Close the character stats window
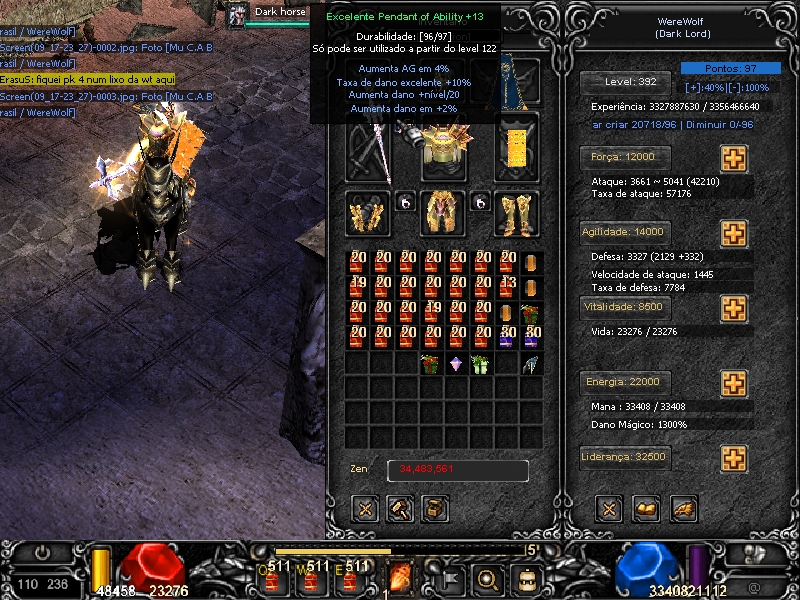 click(609, 509)
